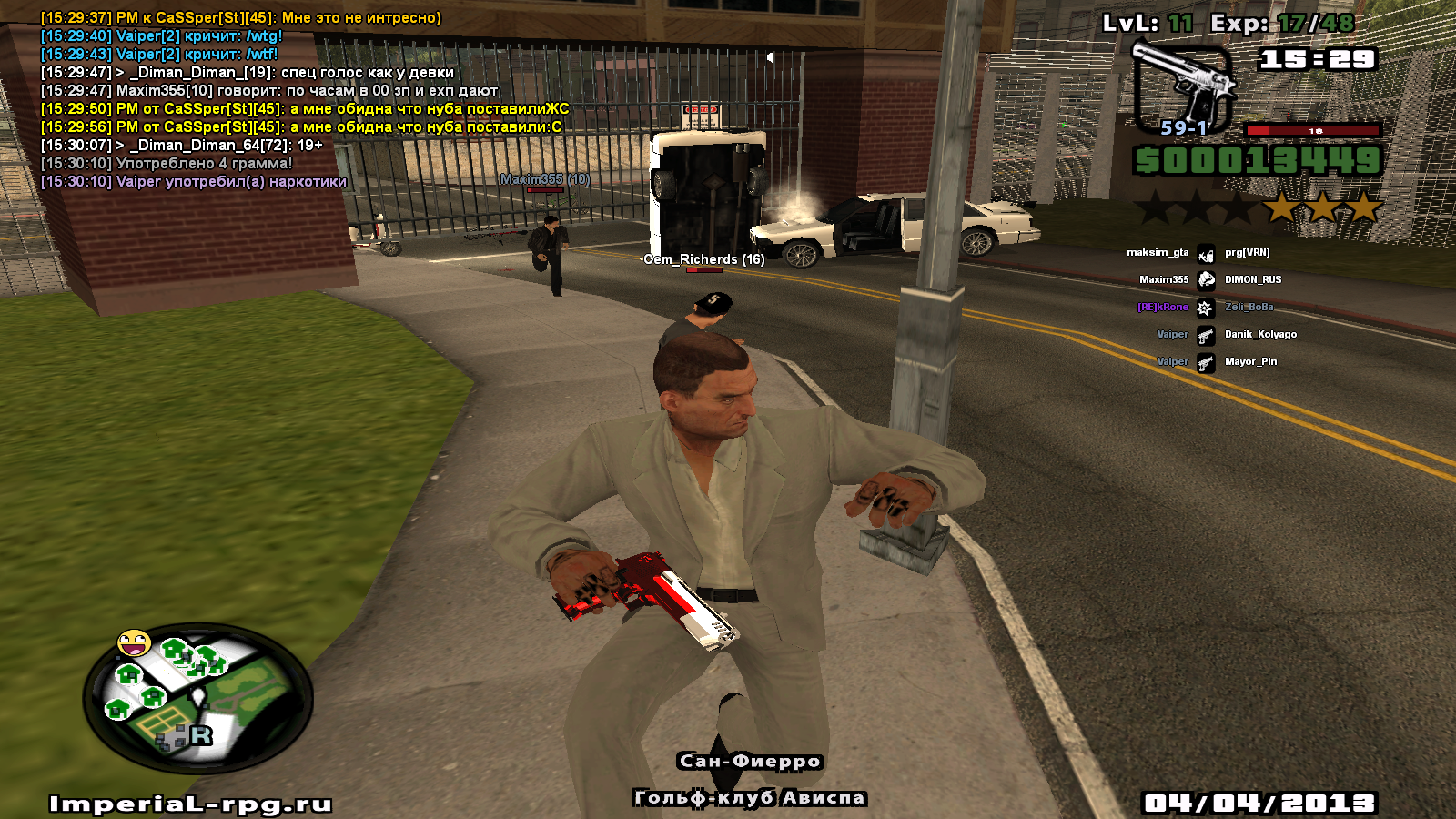Select Maxim355's chat message about exp
The width and height of the screenshot is (1456, 819).
[269, 91]
